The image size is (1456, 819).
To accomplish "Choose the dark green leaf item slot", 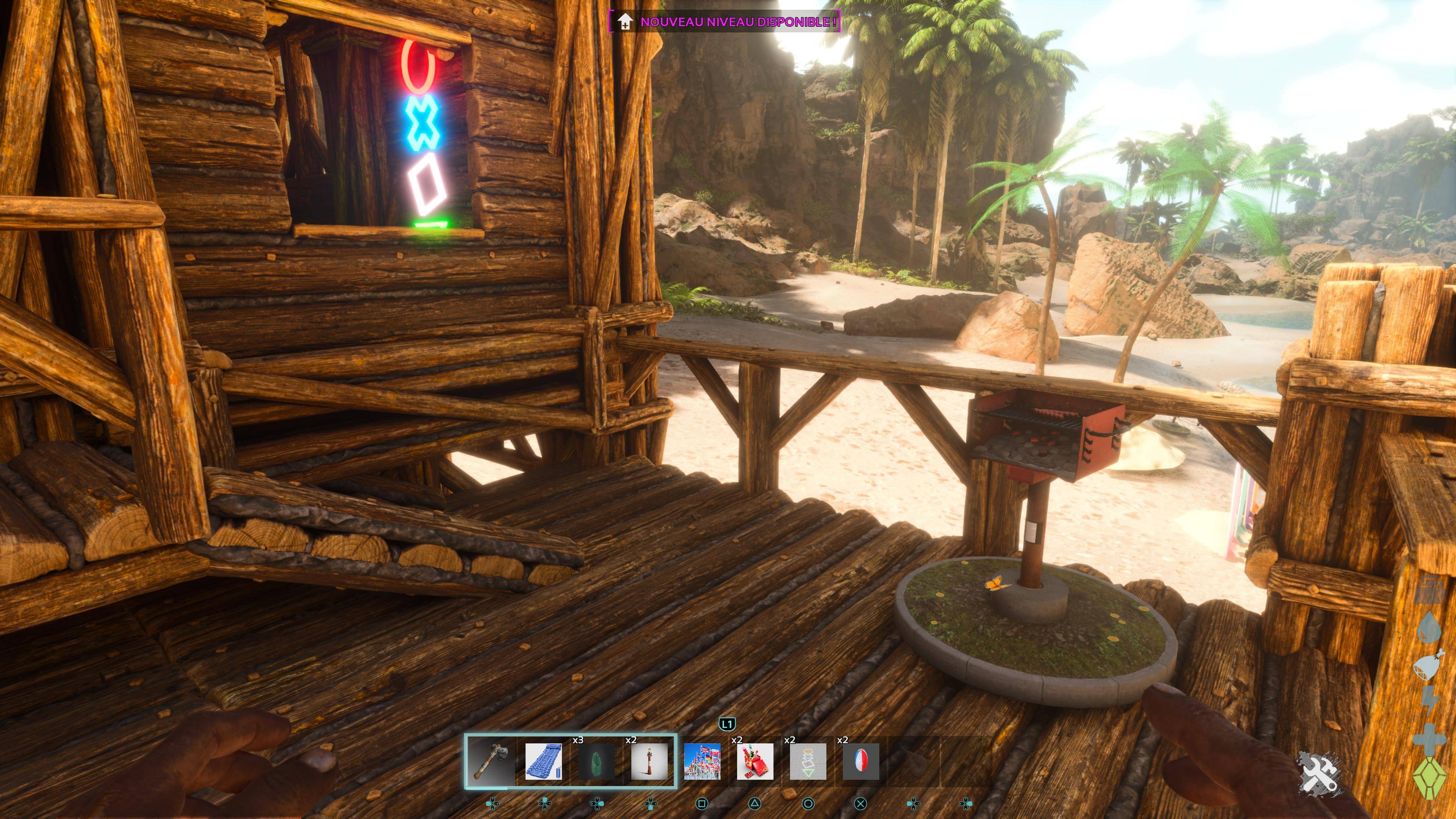I will tap(596, 761).
